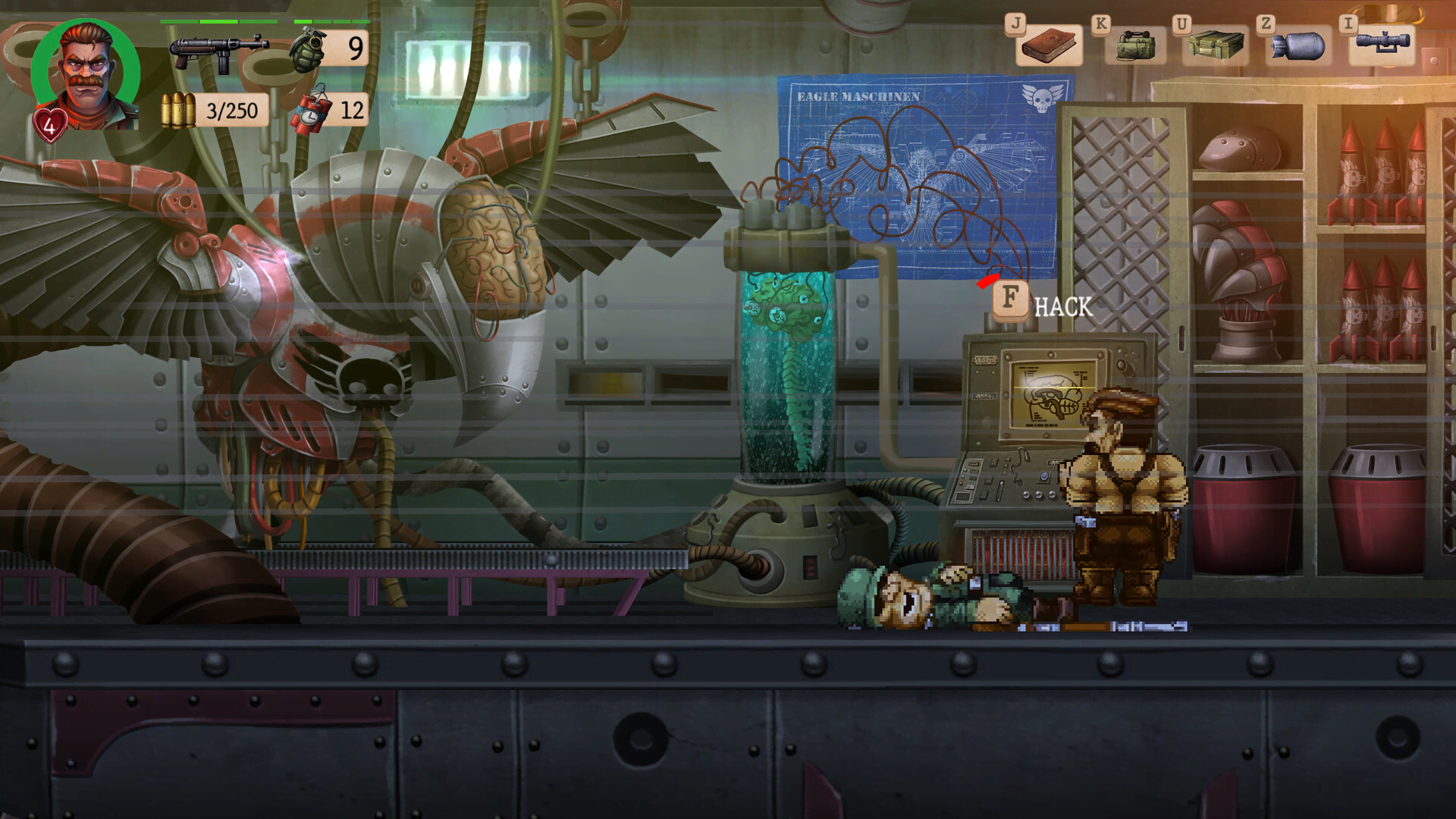Image resolution: width=1456 pixels, height=819 pixels.
Task: Click the mustached hero portrait
Action: click(x=86, y=74)
